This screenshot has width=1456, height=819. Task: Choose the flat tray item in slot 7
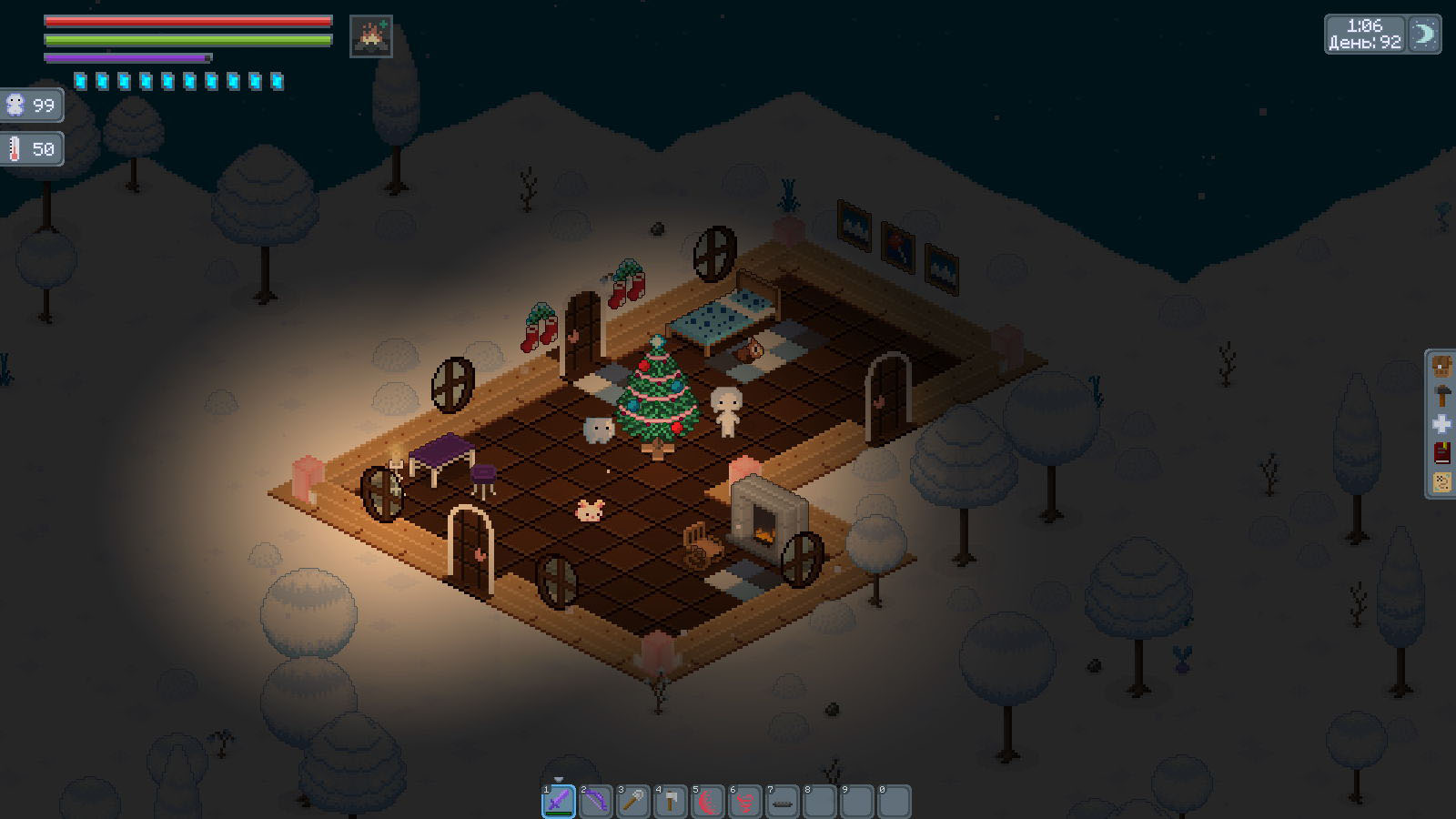pos(783,802)
